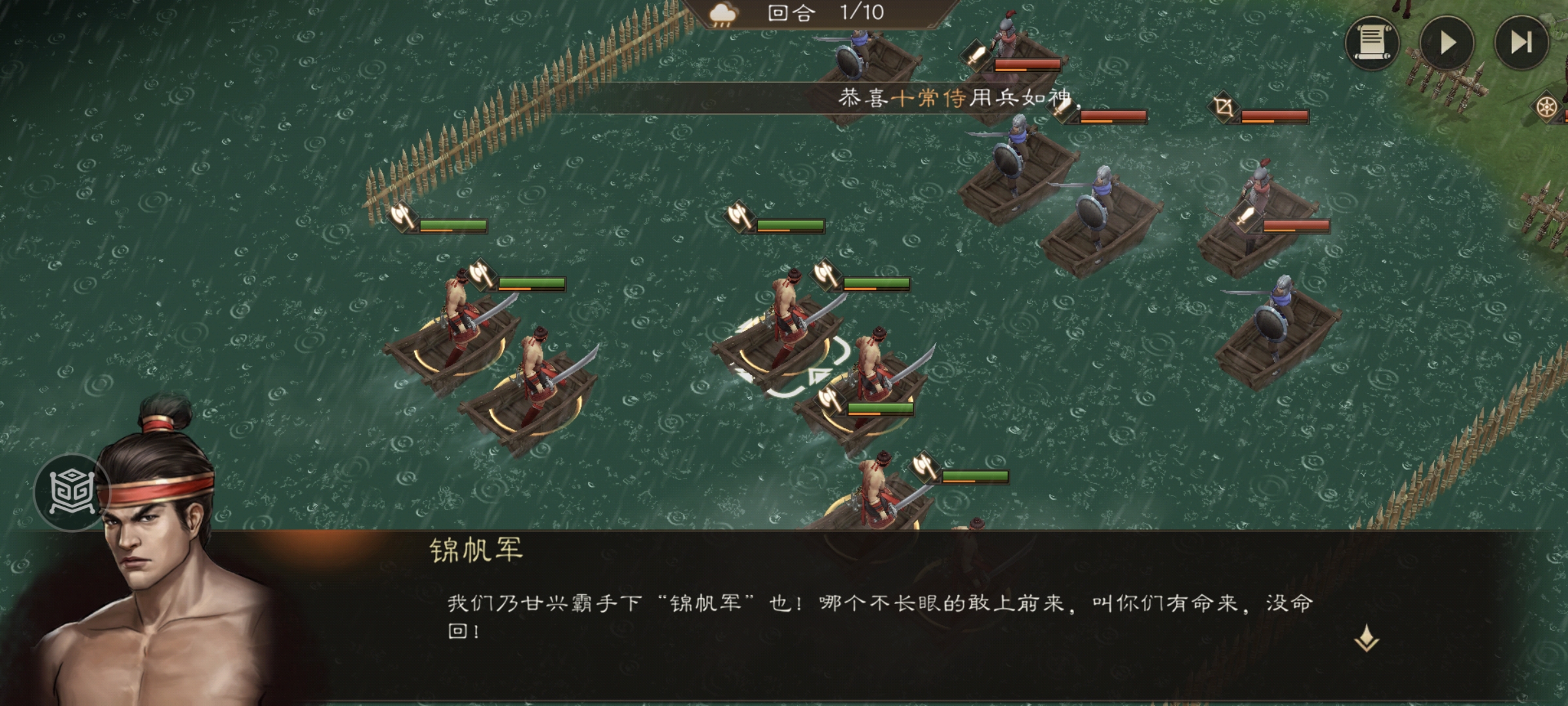
Task: Click the crossed-weapons icon near the upper-right enemy
Action: click(x=1222, y=108)
